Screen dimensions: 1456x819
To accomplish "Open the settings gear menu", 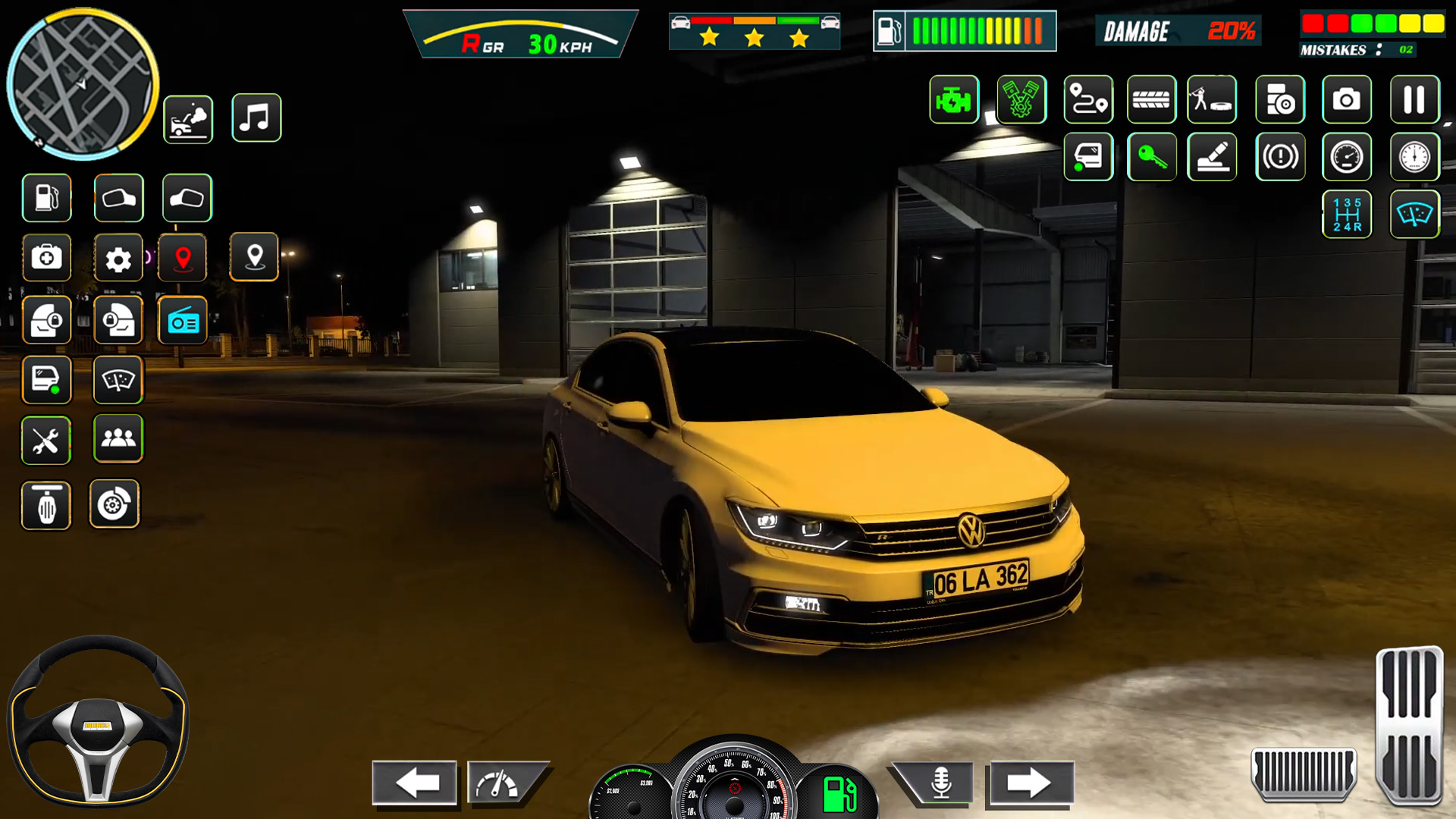I will pos(118,258).
